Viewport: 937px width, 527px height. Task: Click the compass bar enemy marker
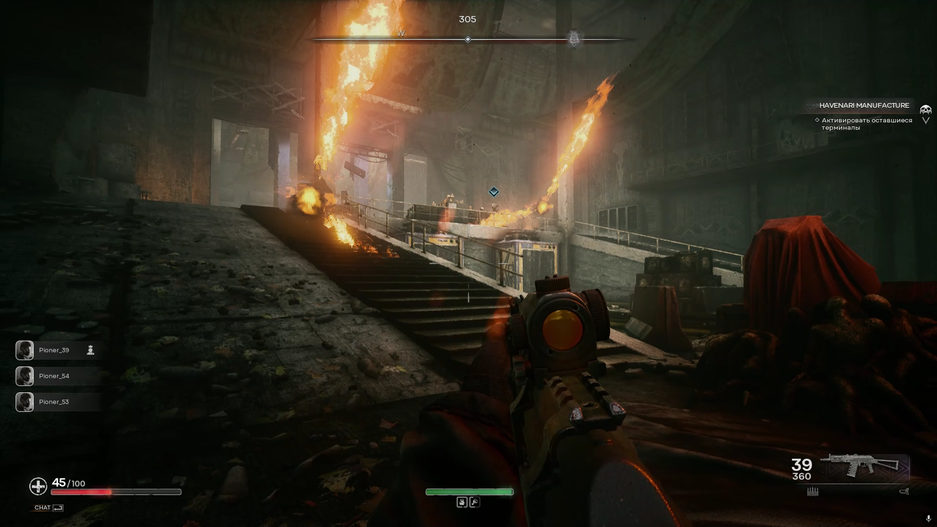pos(574,39)
